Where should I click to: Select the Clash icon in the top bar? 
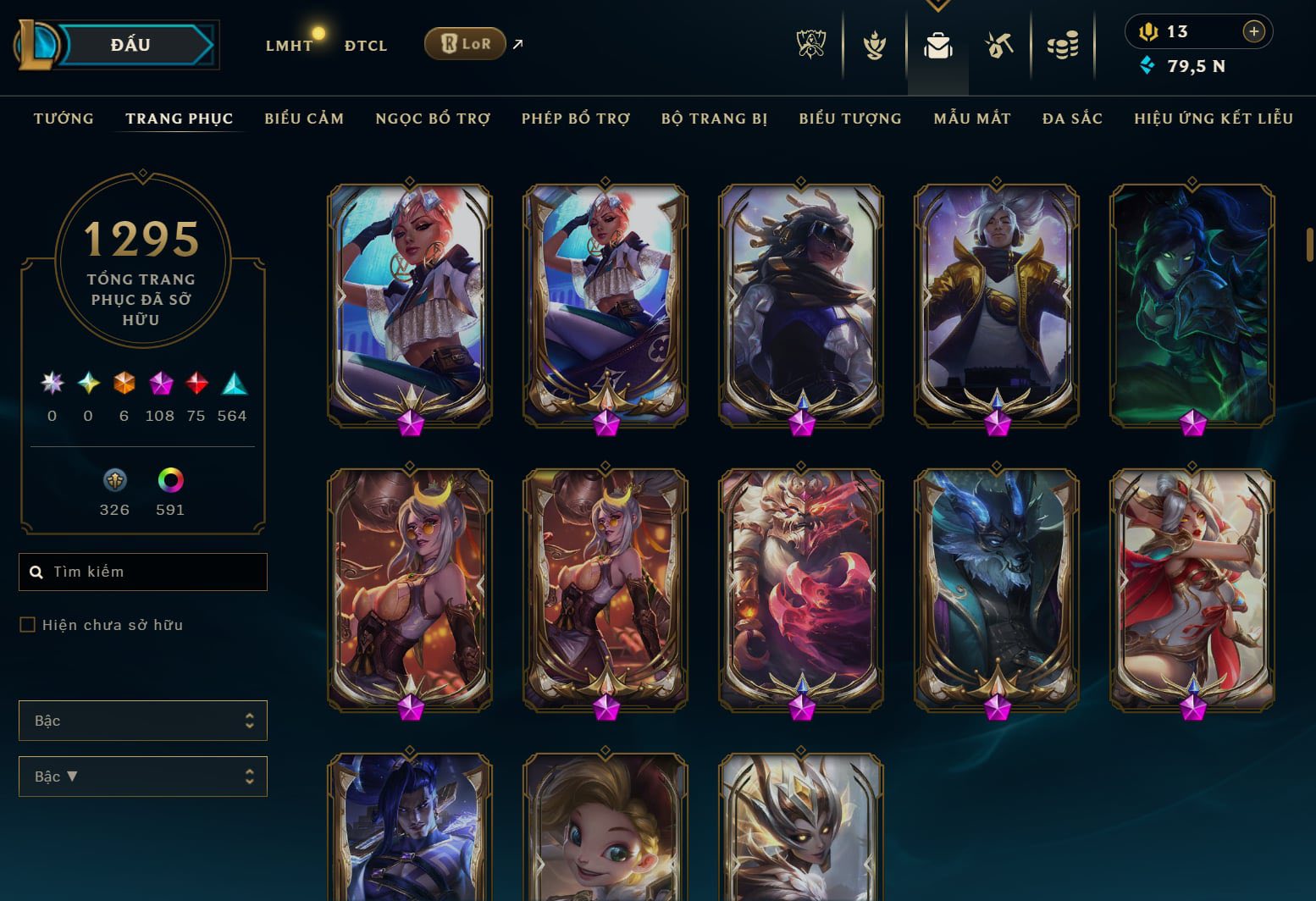click(873, 47)
